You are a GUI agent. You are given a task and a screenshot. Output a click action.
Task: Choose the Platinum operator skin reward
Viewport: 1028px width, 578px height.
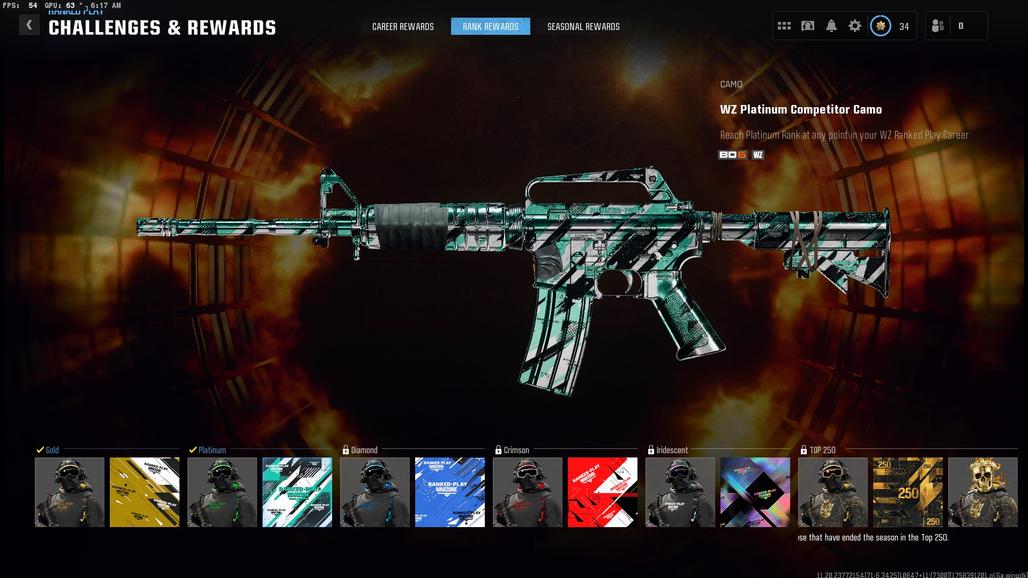click(x=222, y=492)
